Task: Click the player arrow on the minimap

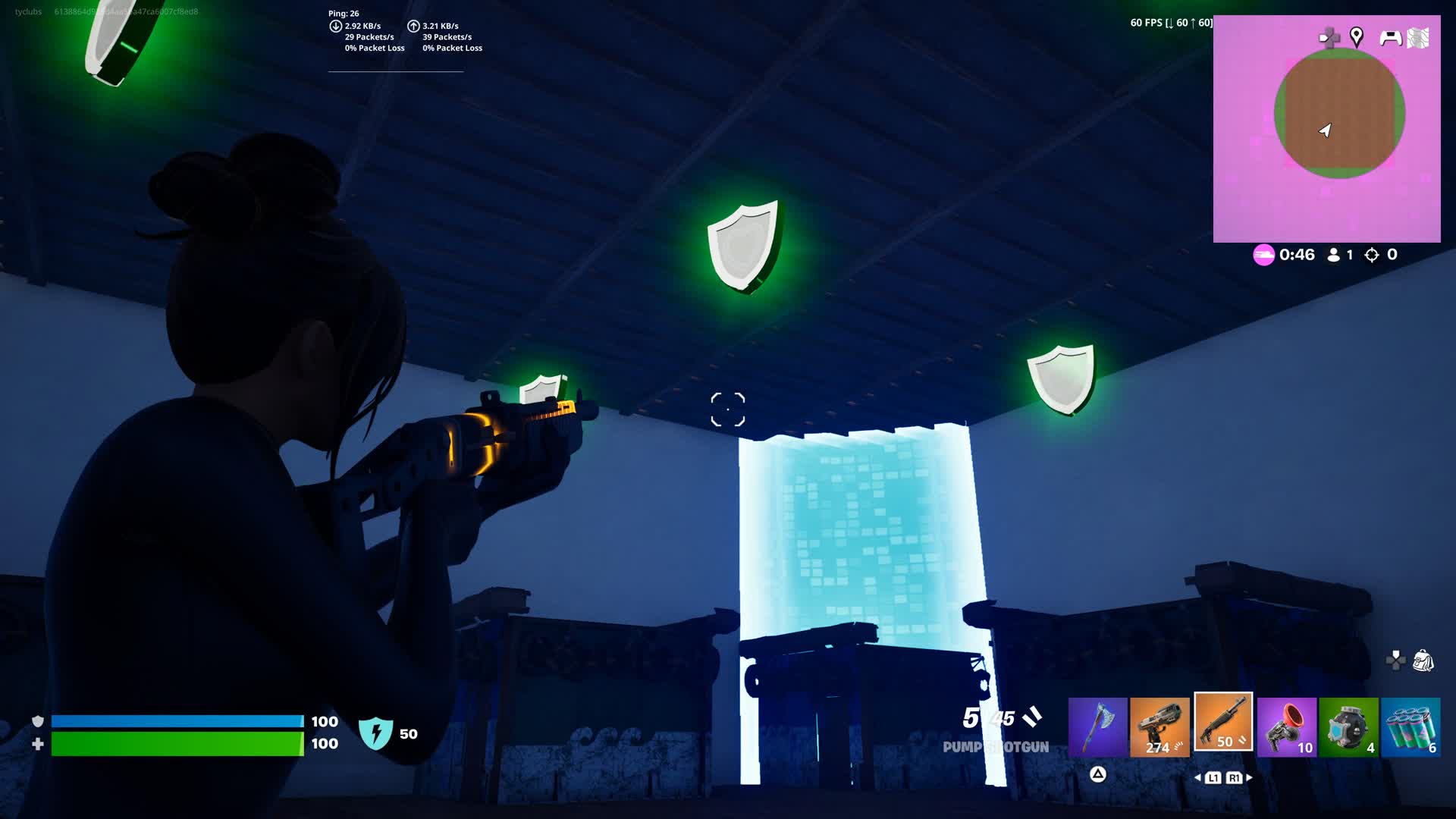Action: pyautogui.click(x=1326, y=130)
